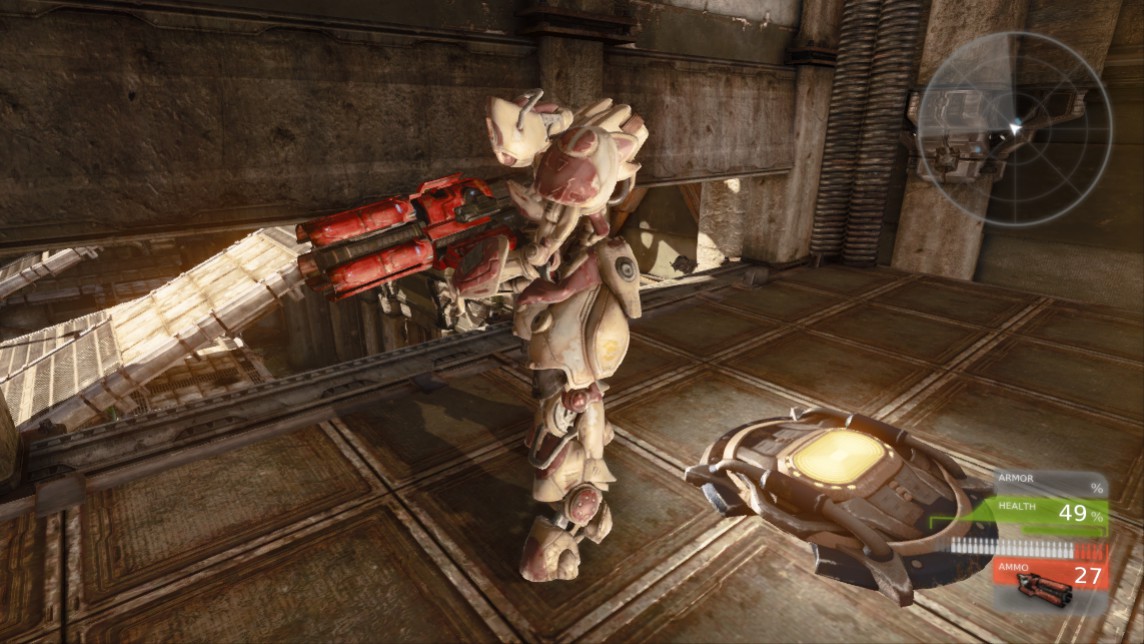Click the circular radar minimap
This screenshot has height=644, width=1144.
pyautogui.click(x=1014, y=127)
